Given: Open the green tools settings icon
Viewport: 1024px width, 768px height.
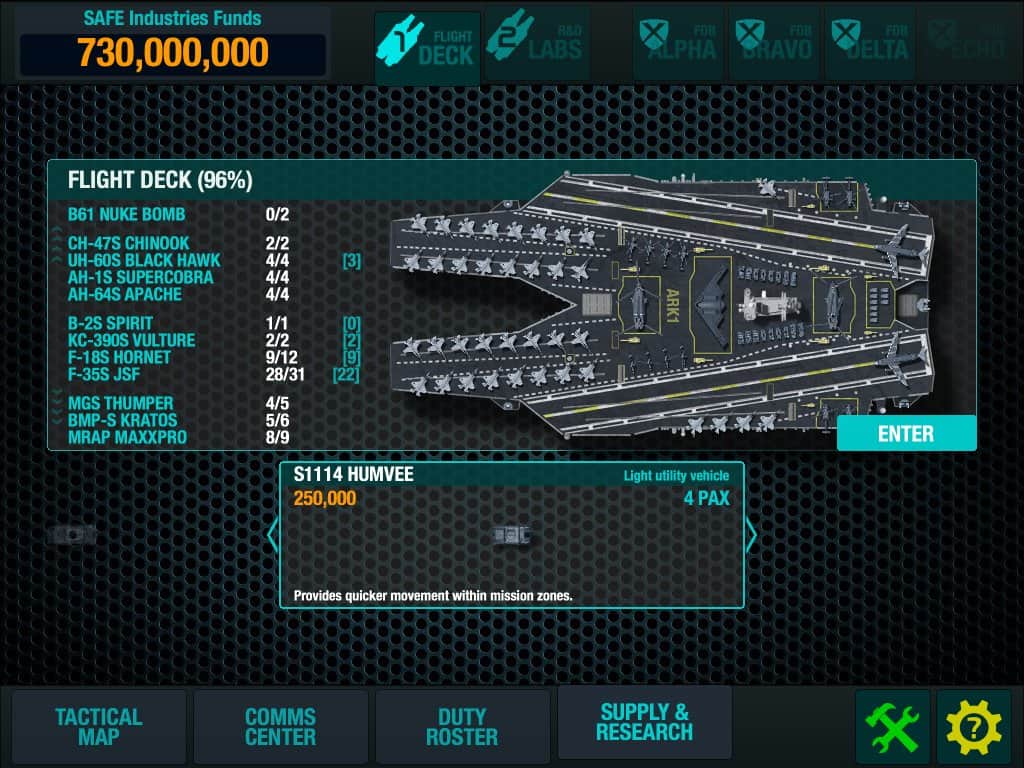Looking at the screenshot, I should pos(892,727).
